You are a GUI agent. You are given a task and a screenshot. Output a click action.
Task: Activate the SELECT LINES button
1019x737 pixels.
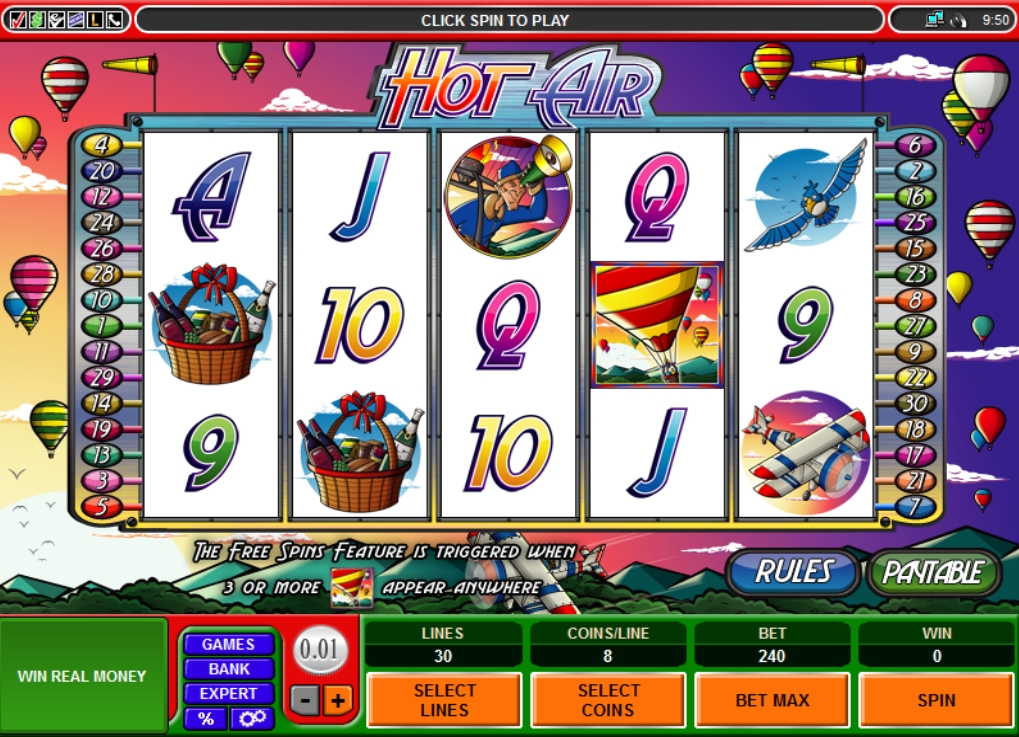pos(444,700)
